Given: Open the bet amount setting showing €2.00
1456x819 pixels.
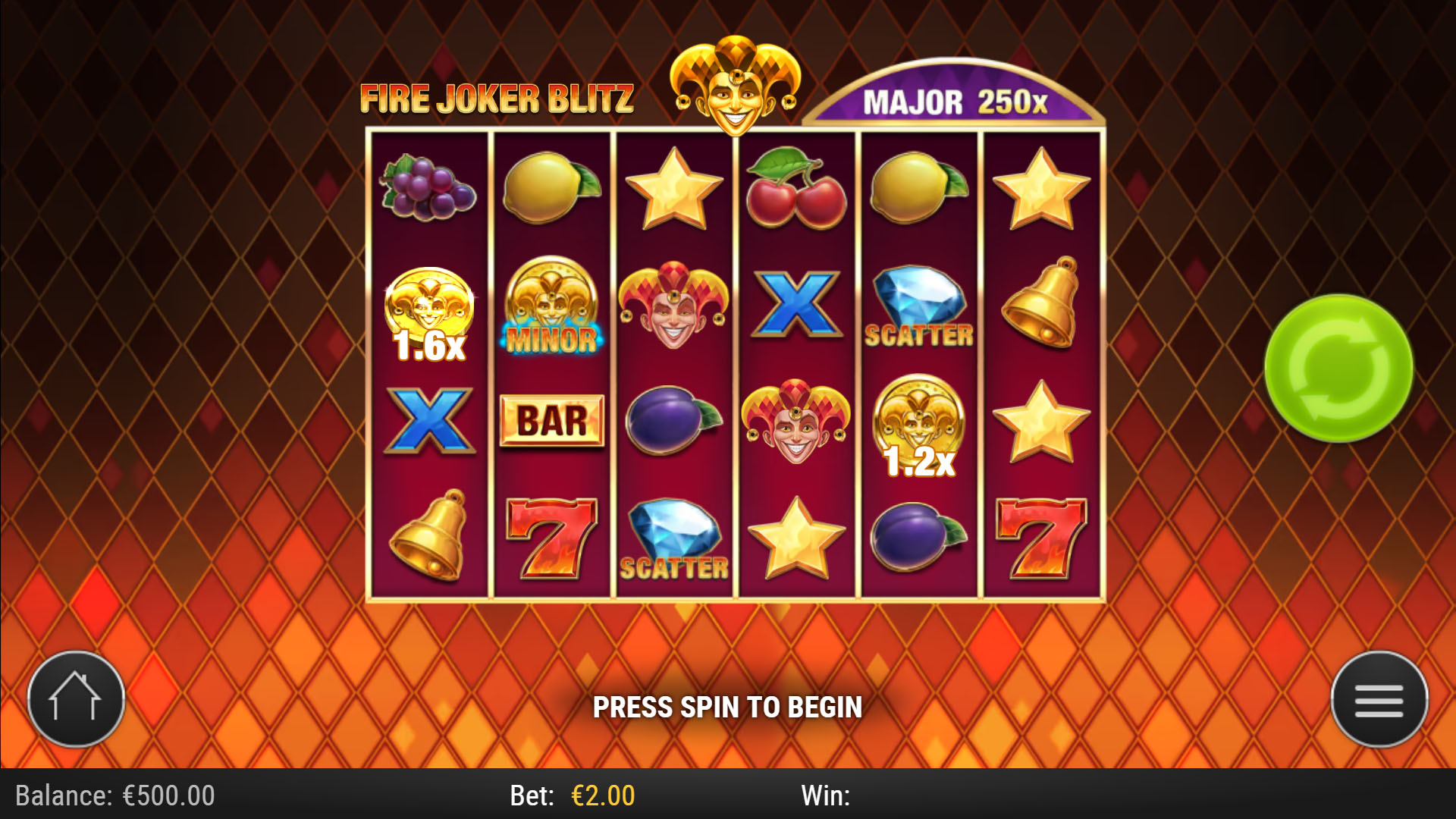Looking at the screenshot, I should [603, 796].
